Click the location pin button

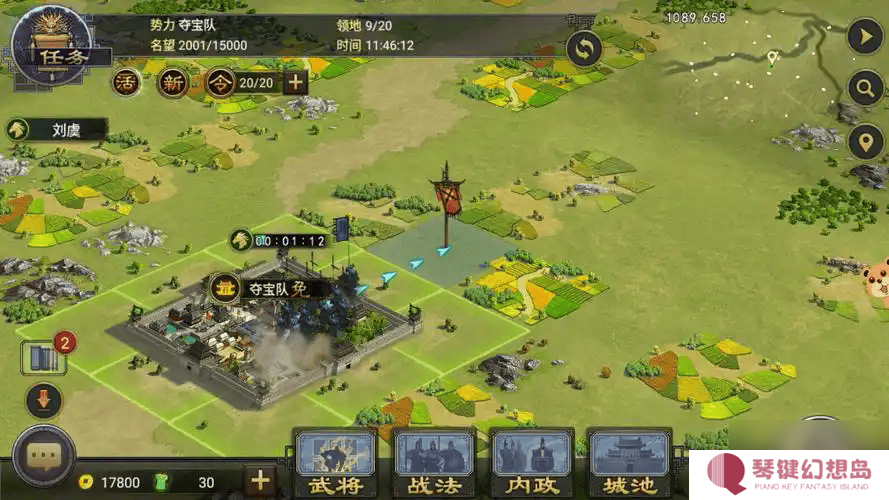click(x=864, y=142)
